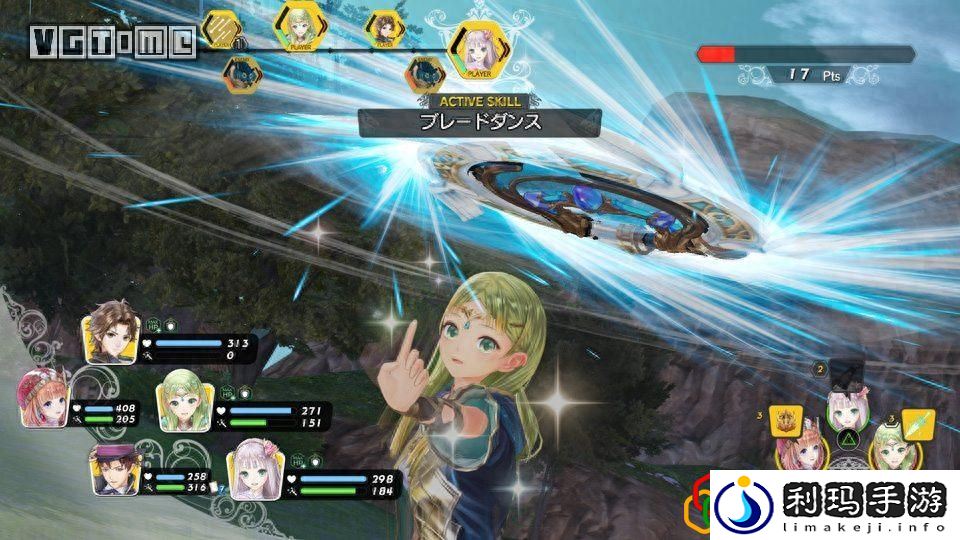960x540 pixels.
Task: Select the brown-haired man's turn timeline icon
Action: [x=385, y=28]
